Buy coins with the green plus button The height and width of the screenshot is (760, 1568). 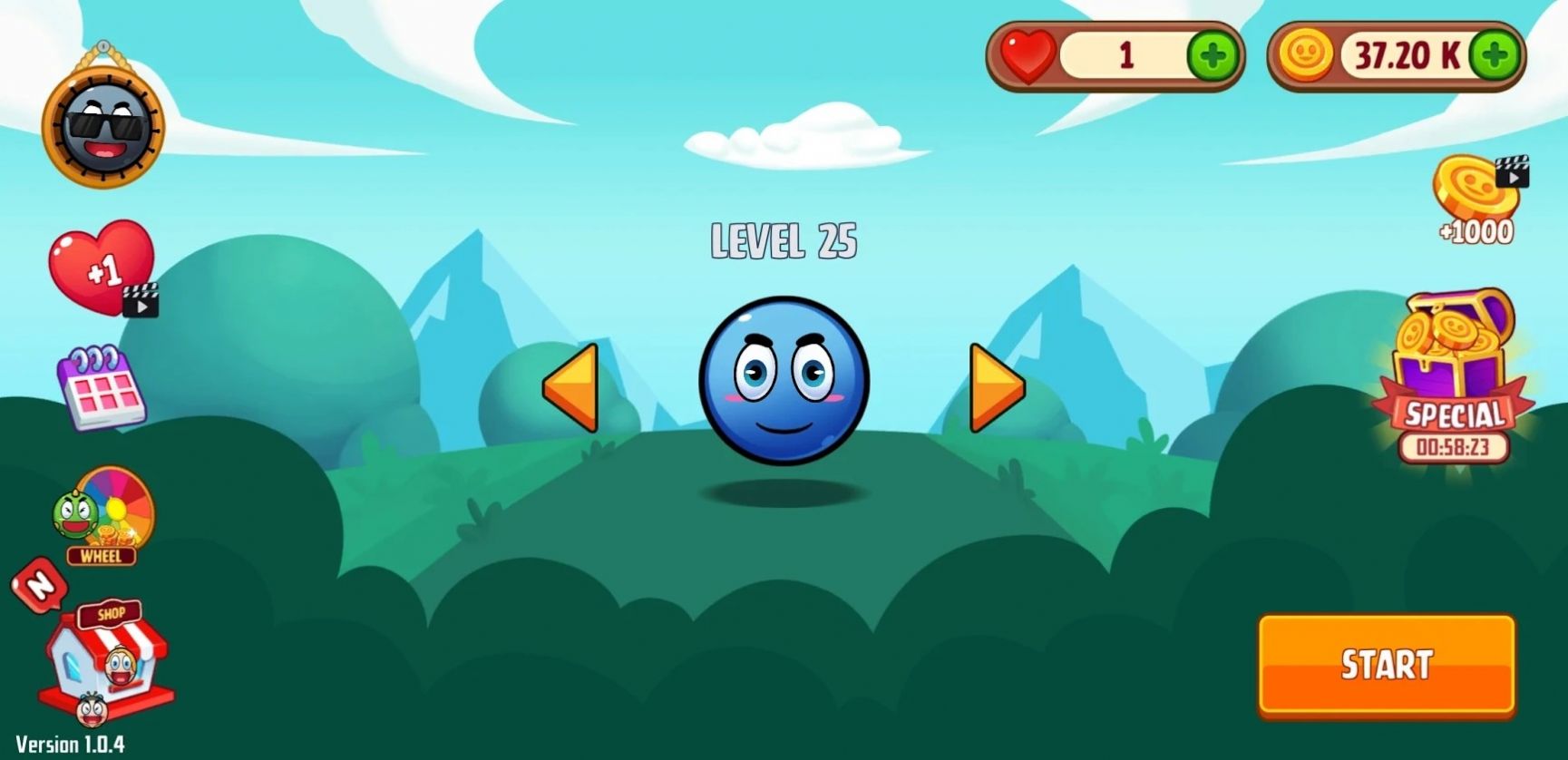pyautogui.click(x=1496, y=56)
